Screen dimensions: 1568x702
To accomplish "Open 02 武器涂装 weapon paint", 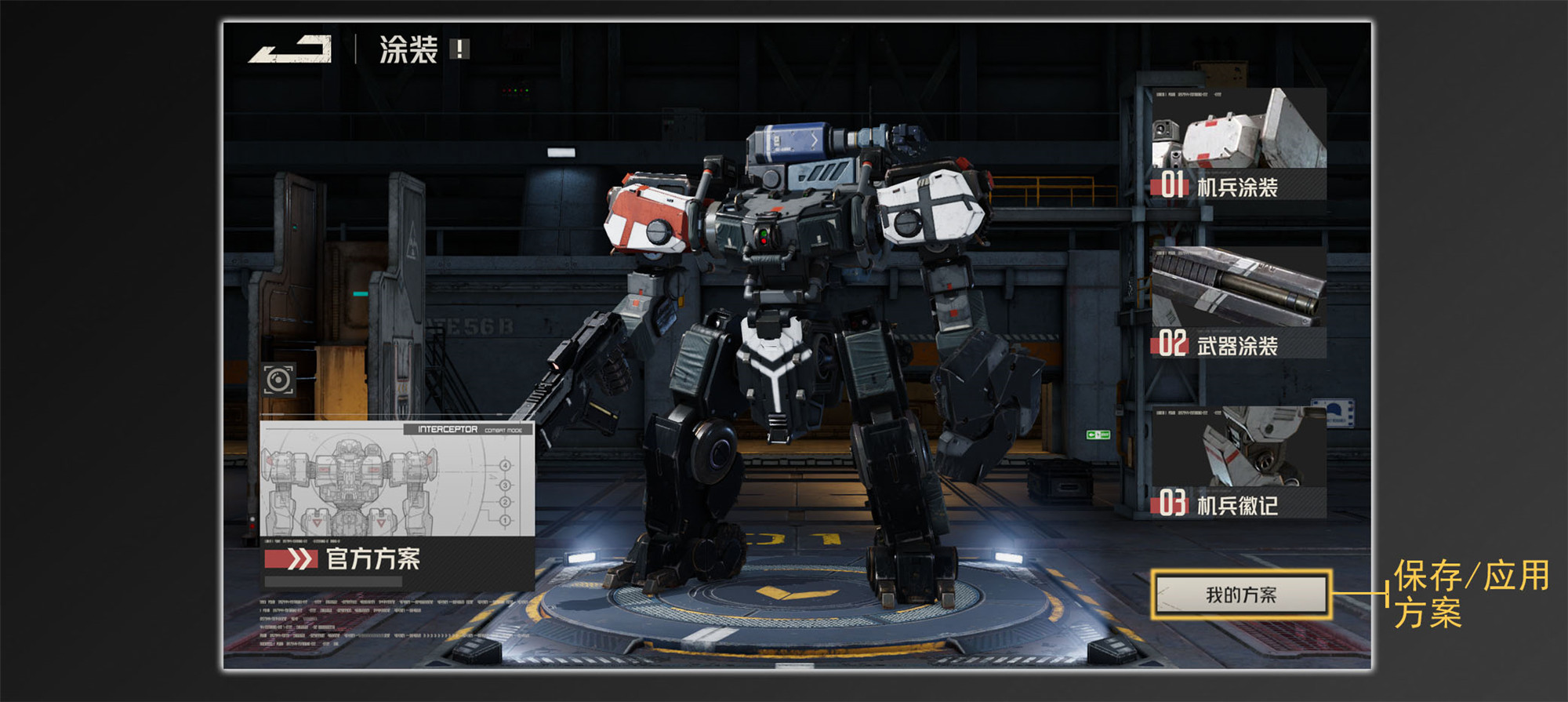I will coord(1238,304).
